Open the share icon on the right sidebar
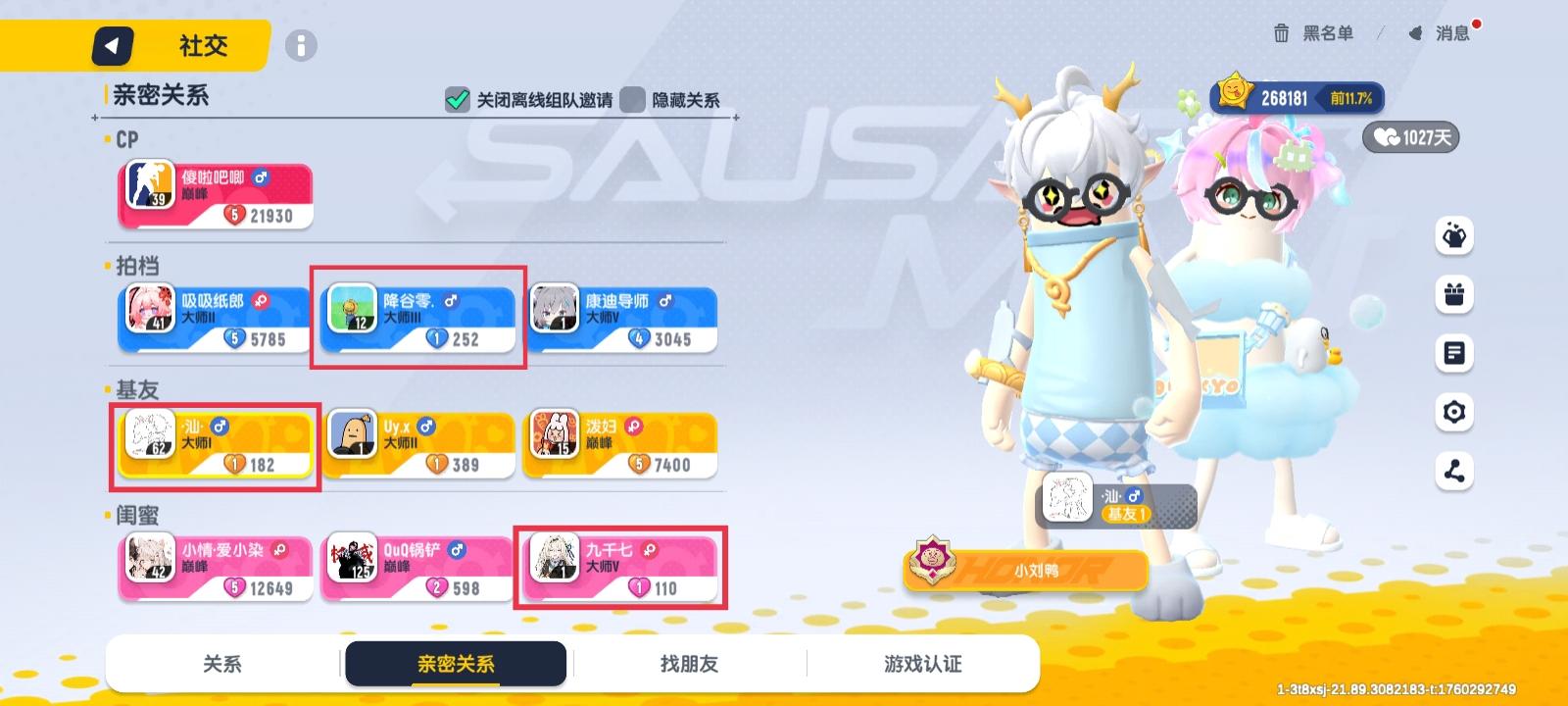 (1456, 471)
